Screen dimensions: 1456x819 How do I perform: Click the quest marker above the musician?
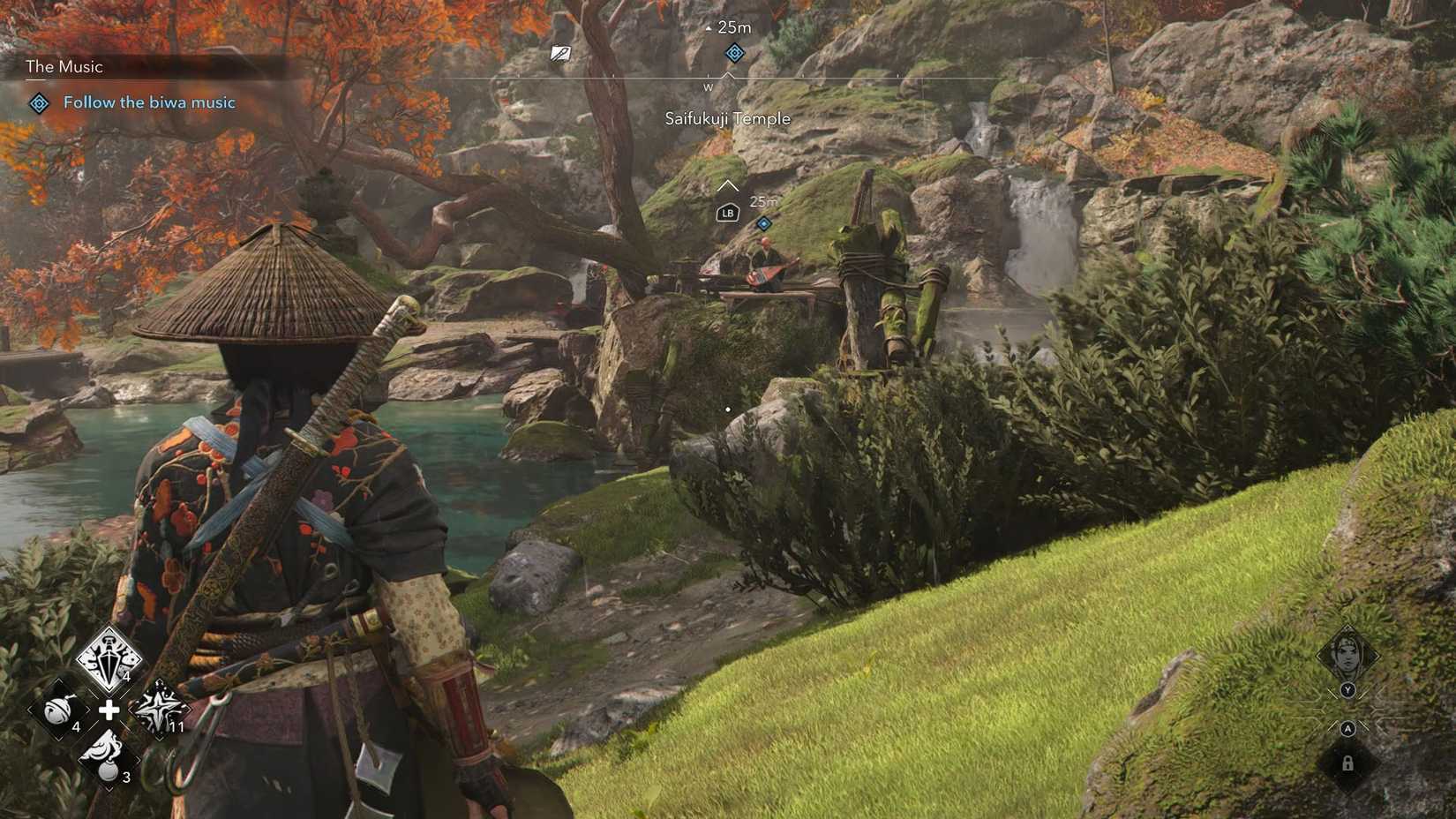(x=764, y=223)
